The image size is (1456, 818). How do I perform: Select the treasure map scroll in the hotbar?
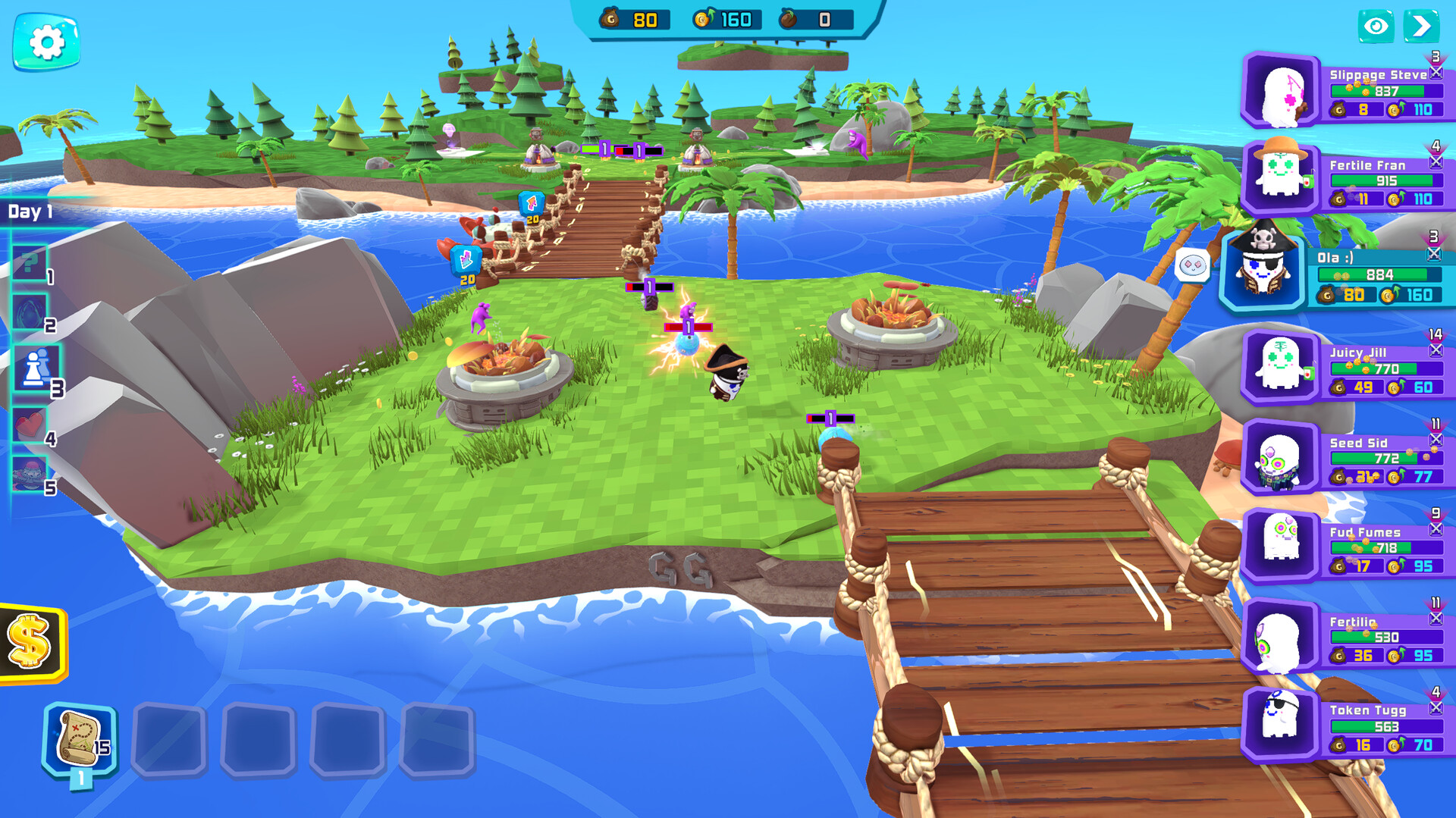(78, 736)
